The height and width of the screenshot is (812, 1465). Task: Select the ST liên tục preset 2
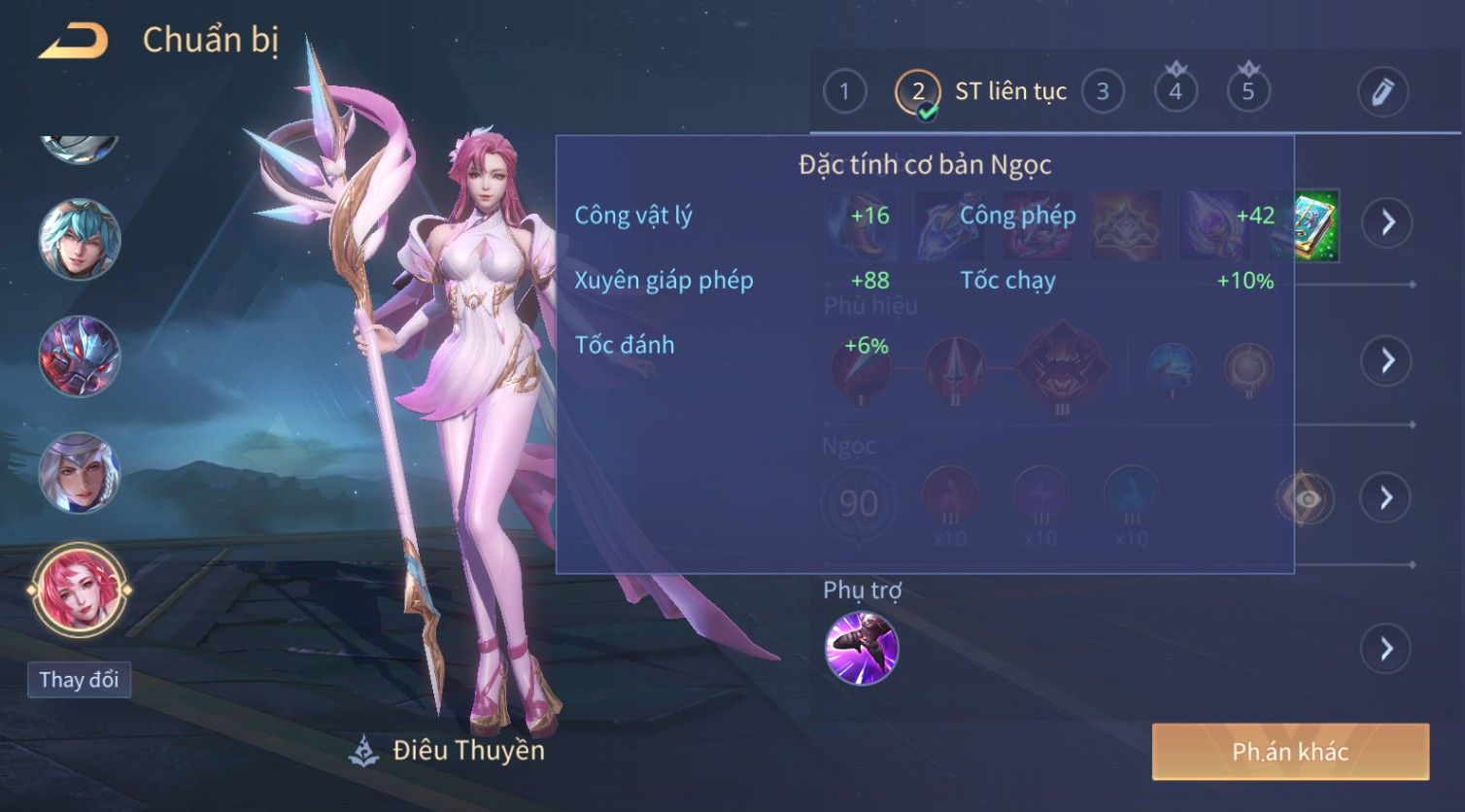[x=918, y=92]
